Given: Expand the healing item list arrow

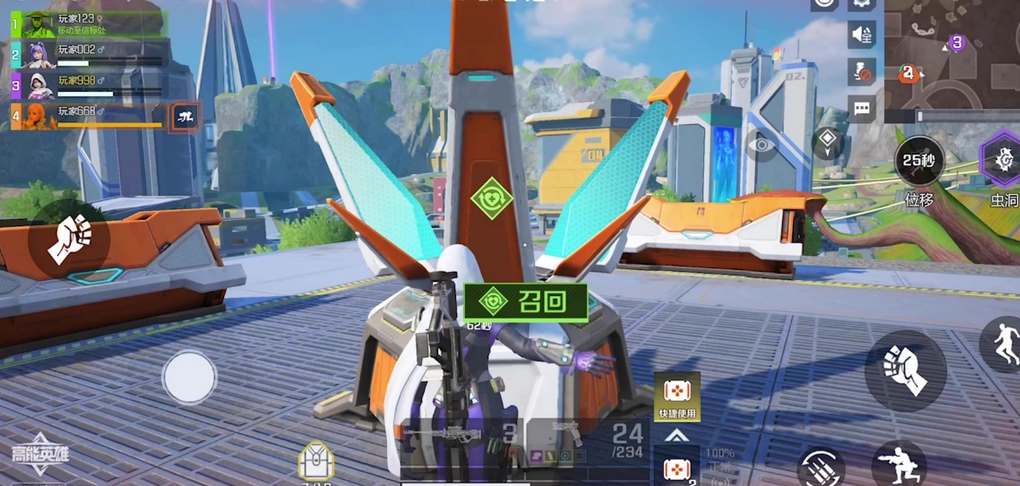Looking at the screenshot, I should 676,436.
